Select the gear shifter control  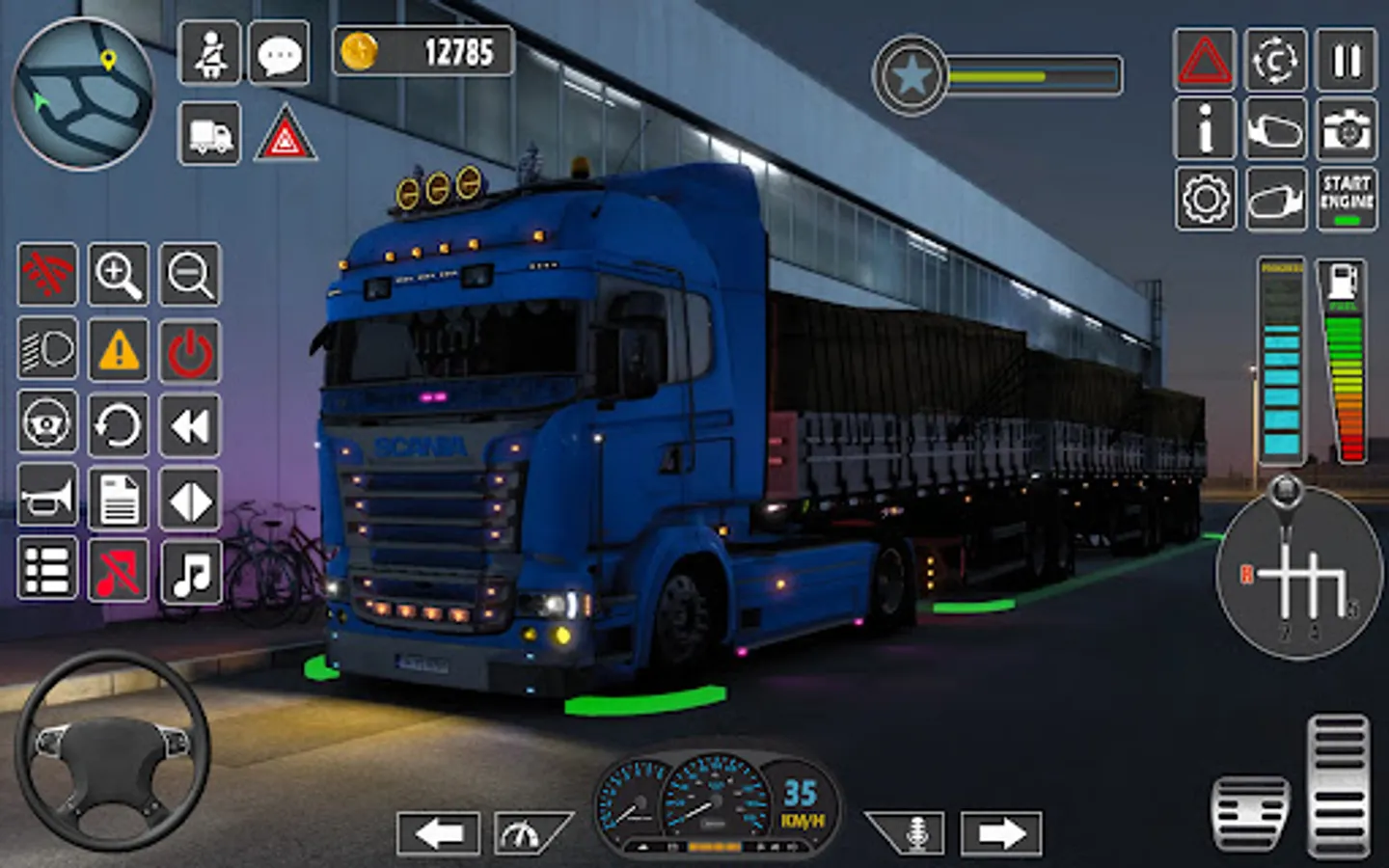pos(1299,574)
